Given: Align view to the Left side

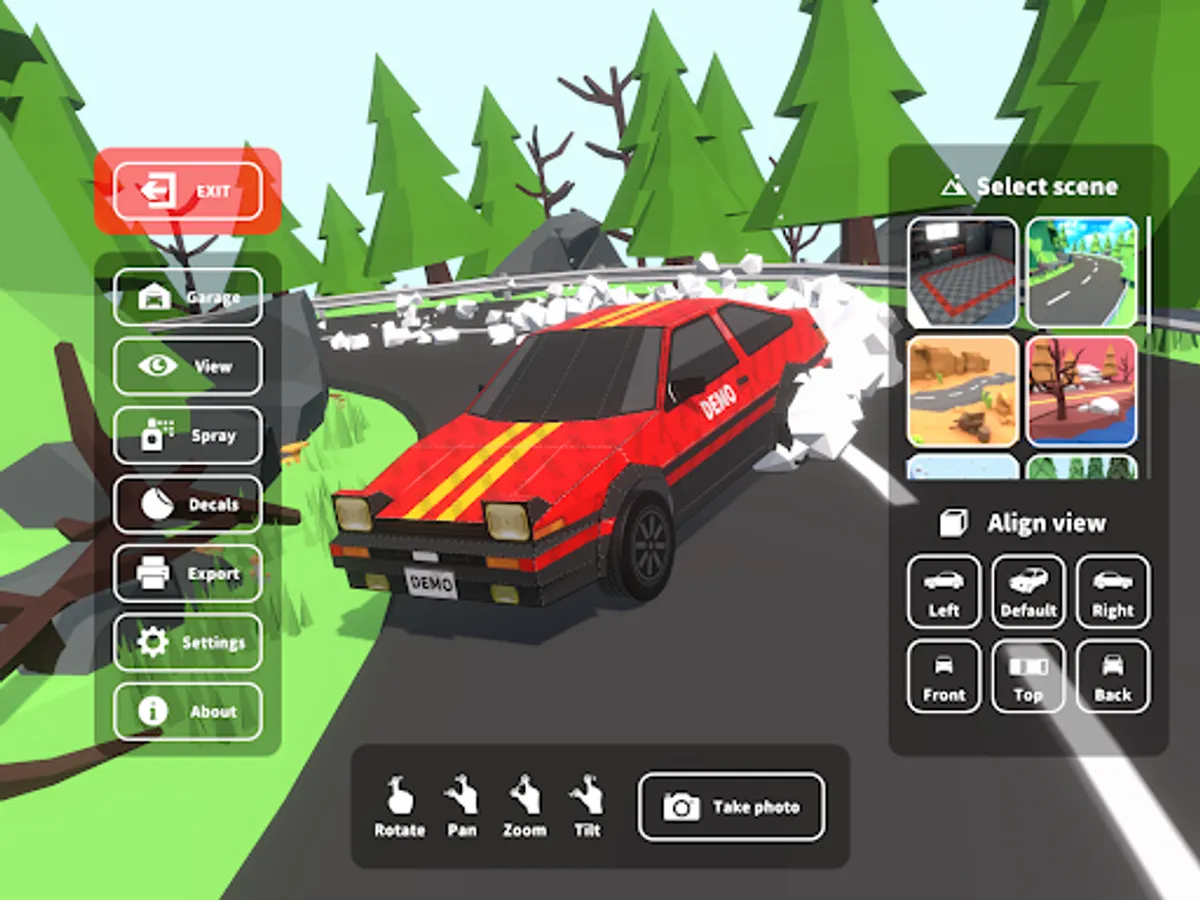Looking at the screenshot, I should coord(944,592).
